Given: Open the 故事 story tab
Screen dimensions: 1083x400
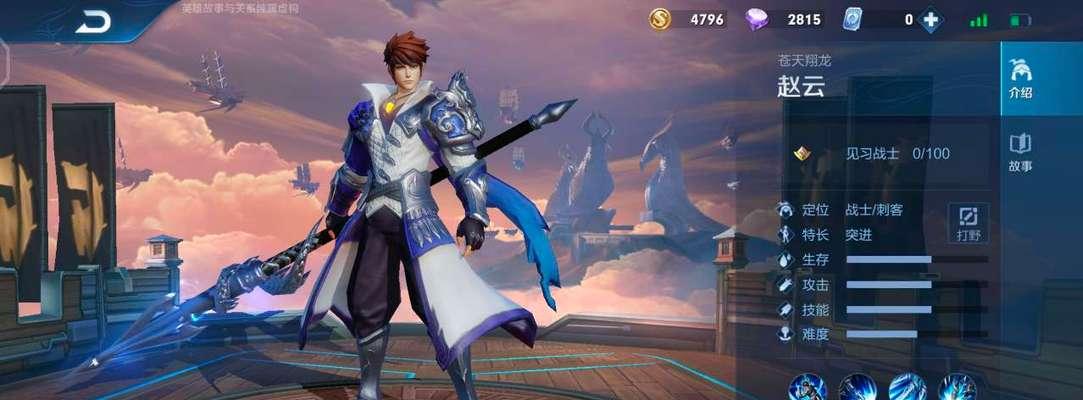Looking at the screenshot, I should click(1020, 153).
